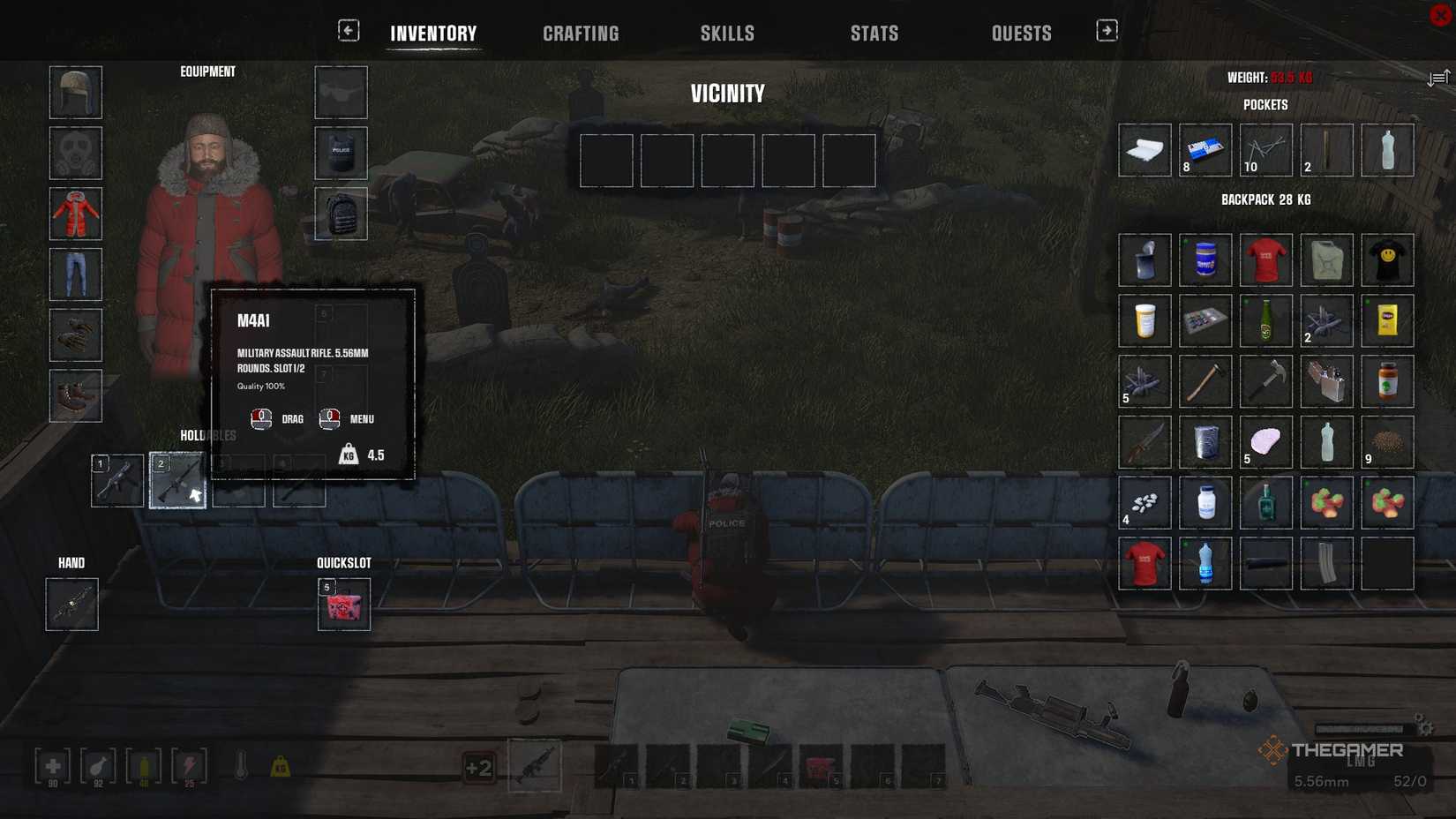The width and height of the screenshot is (1456, 819).
Task: Open the Skills tab
Action: pyautogui.click(x=727, y=33)
